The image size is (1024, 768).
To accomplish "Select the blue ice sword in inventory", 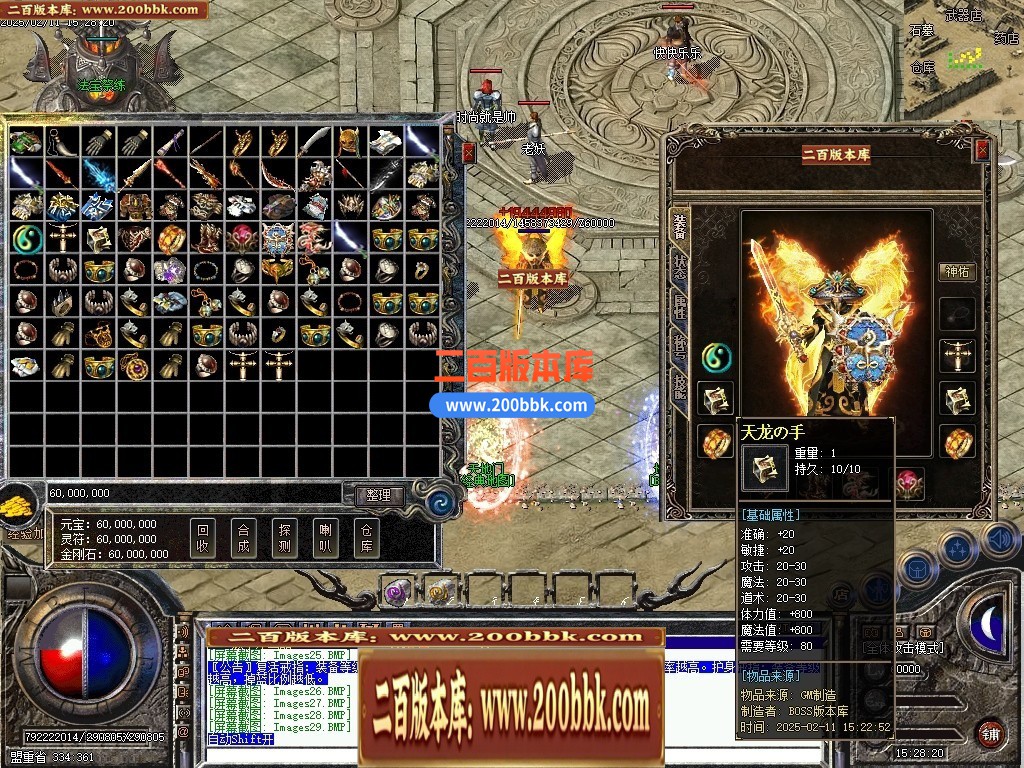I will point(98,174).
